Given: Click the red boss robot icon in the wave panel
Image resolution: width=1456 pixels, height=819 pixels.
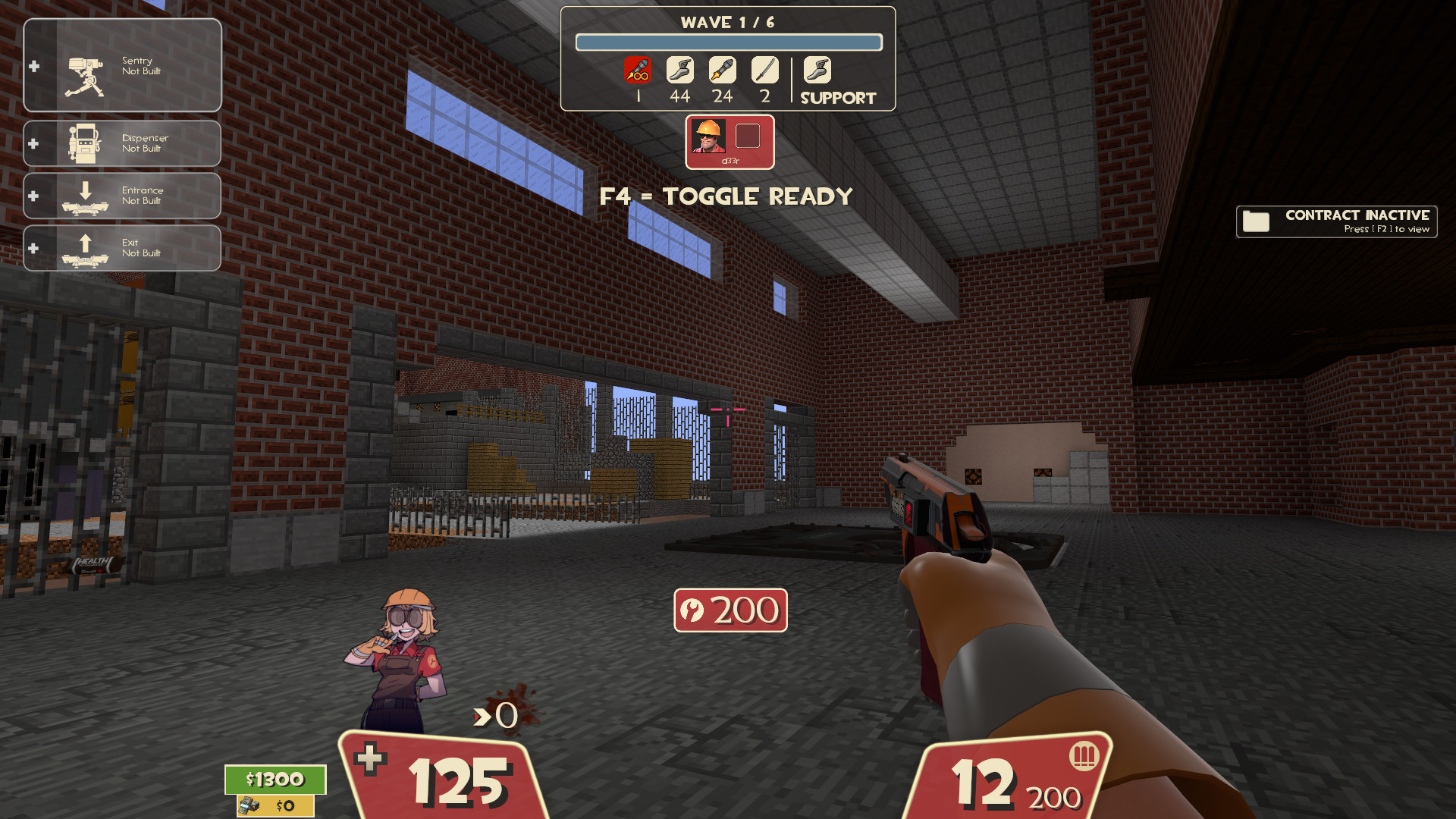Looking at the screenshot, I should pyautogui.click(x=638, y=71).
